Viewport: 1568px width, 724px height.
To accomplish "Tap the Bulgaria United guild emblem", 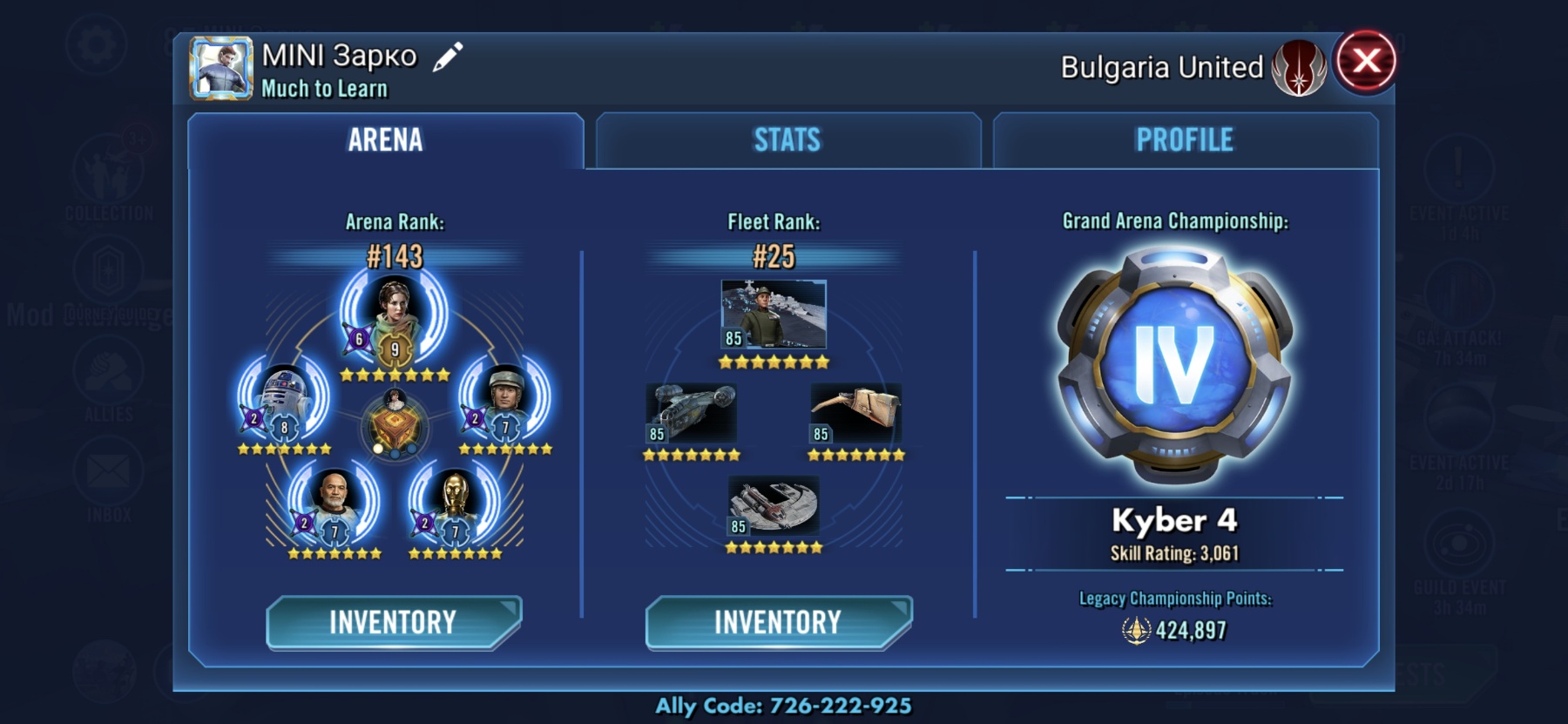I will (1298, 67).
